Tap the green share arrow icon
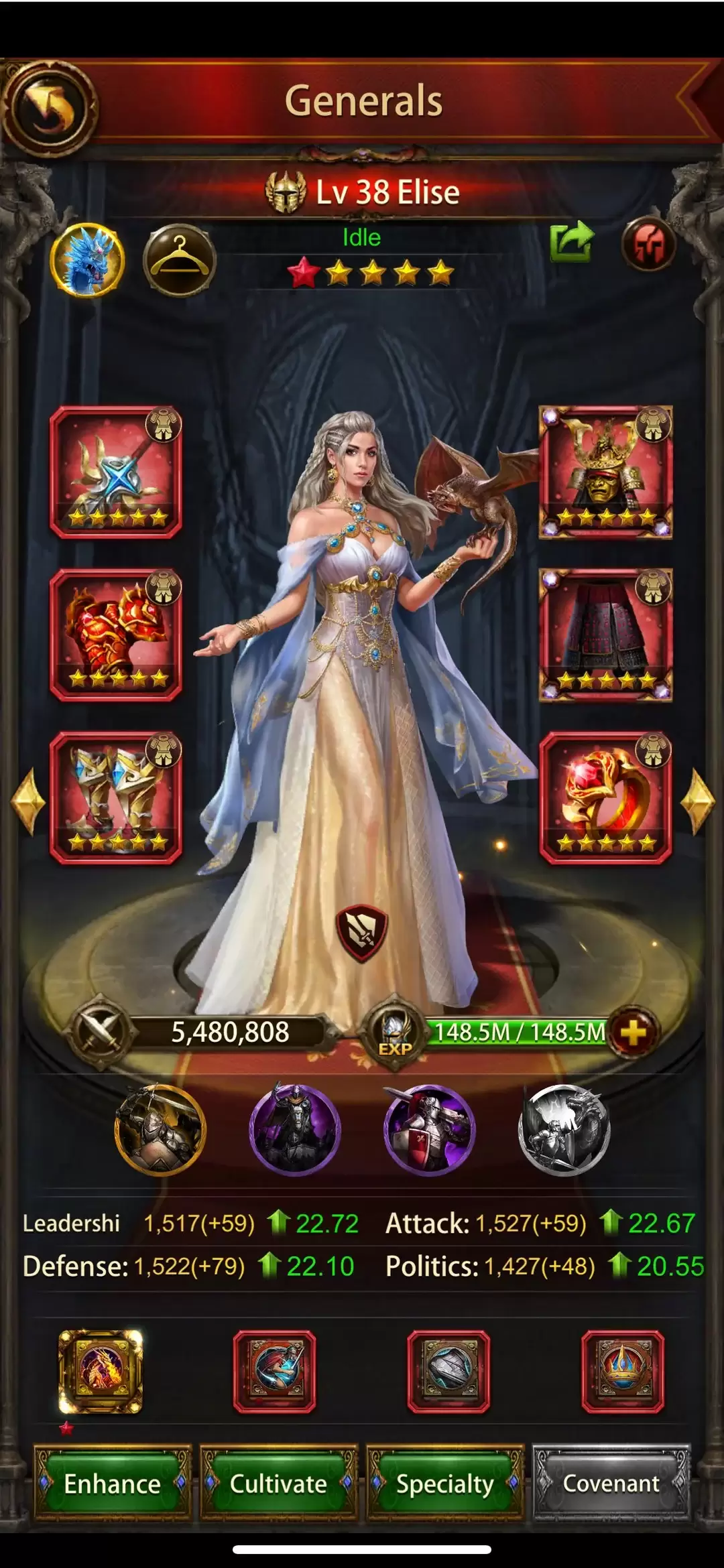 571,242
